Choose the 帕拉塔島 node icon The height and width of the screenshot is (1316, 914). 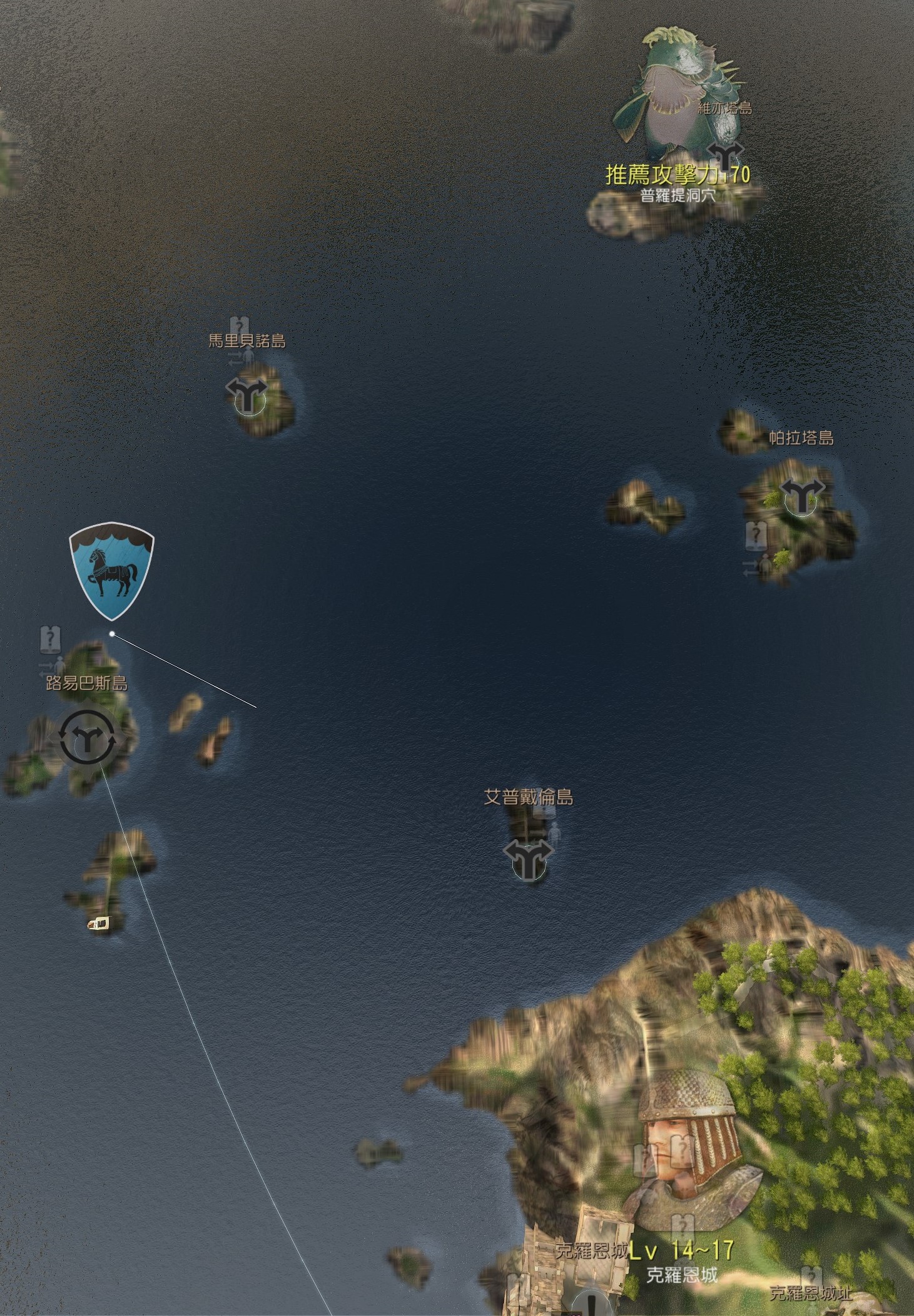pos(800,496)
